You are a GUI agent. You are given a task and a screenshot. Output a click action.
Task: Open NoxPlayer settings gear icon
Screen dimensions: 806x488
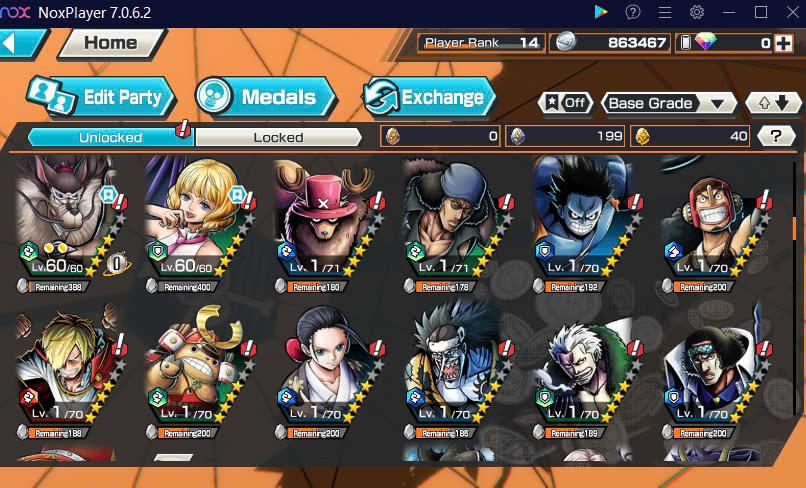[697, 12]
